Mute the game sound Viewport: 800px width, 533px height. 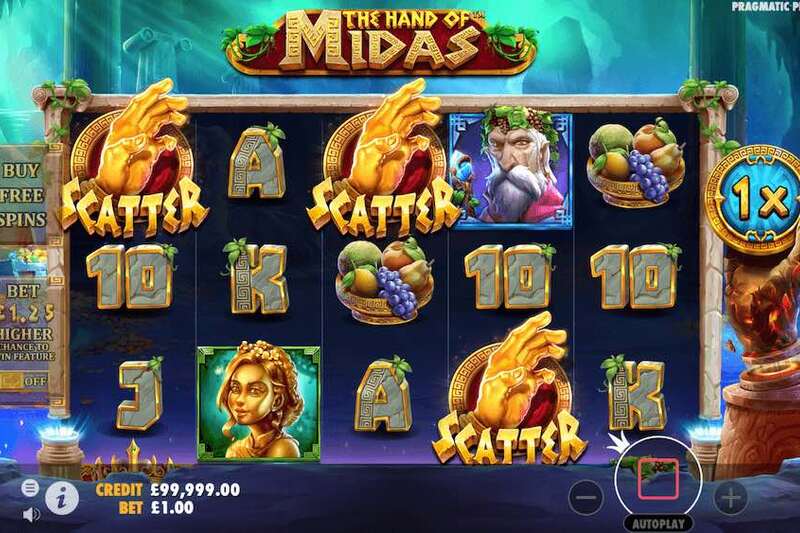30,513
